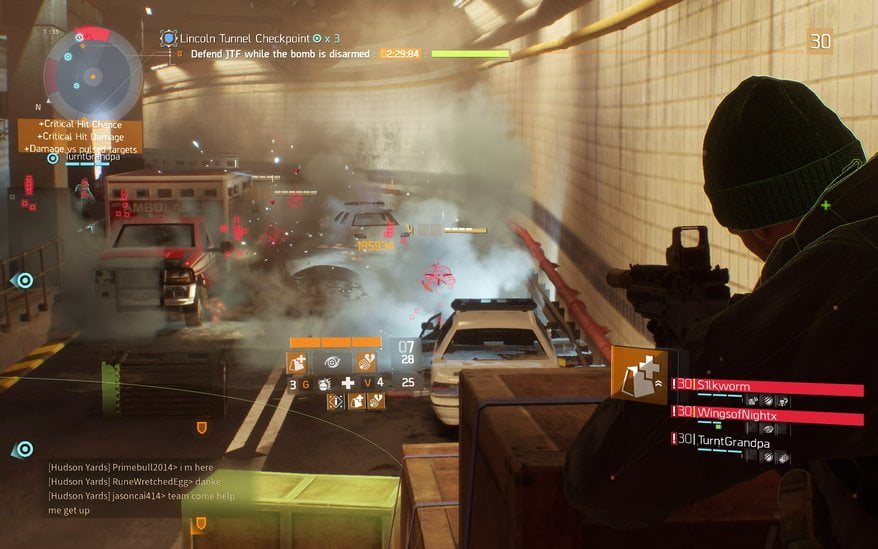Use the broken-heart support skill icon

[366, 362]
